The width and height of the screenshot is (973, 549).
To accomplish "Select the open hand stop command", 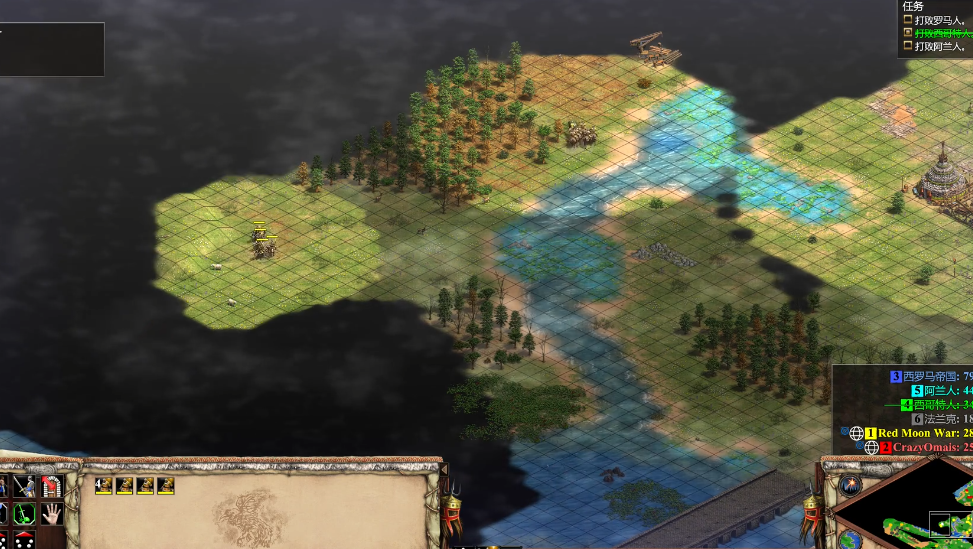I will point(51,515).
